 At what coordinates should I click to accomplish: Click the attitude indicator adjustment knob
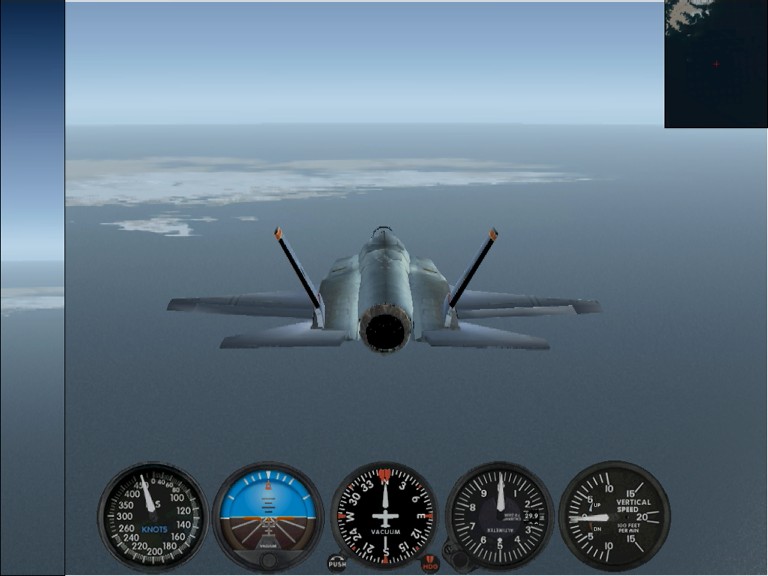coord(268,559)
